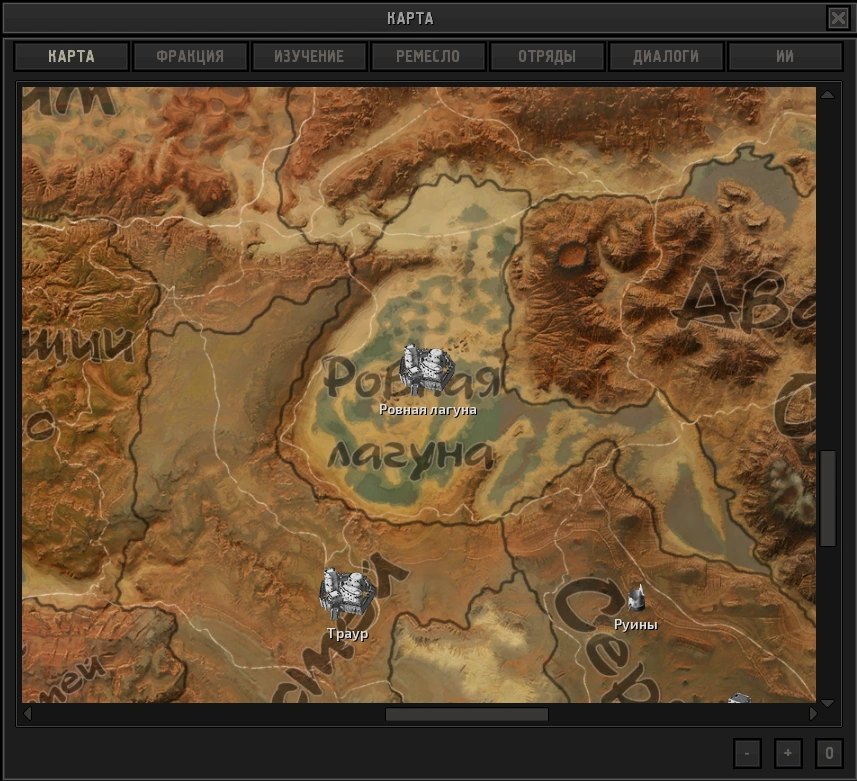
Task: Switch to the Карта tab
Action: coord(71,56)
